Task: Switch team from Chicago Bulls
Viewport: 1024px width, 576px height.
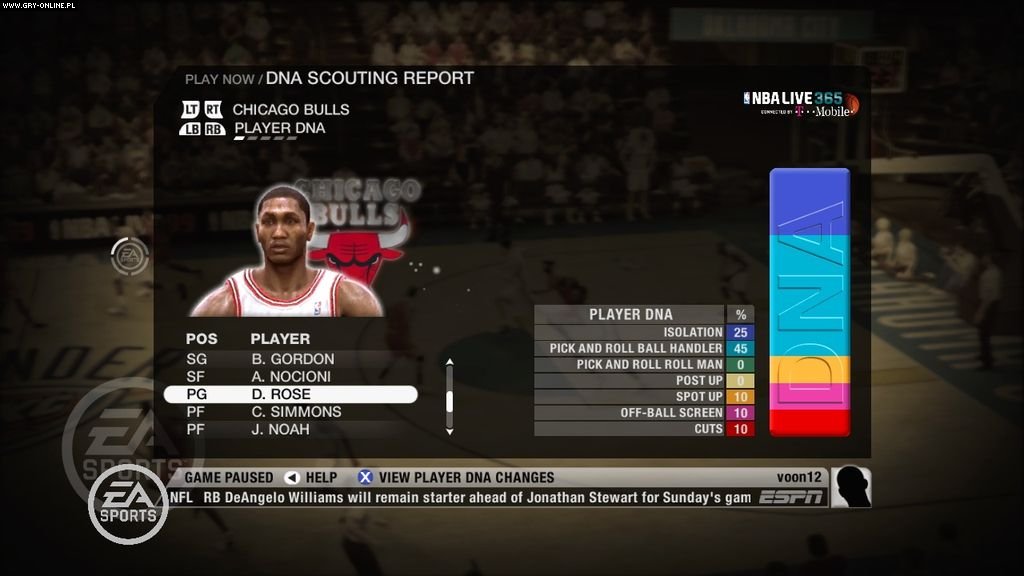Action: pyautogui.click(x=290, y=109)
